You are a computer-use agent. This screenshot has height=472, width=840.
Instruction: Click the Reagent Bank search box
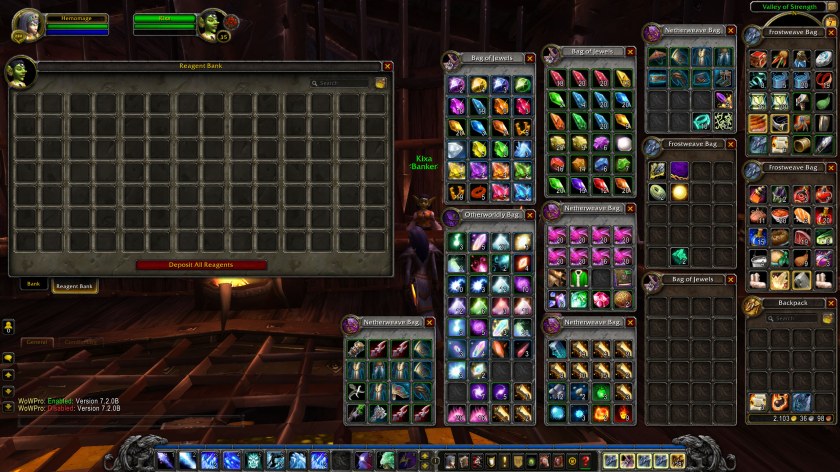(342, 83)
